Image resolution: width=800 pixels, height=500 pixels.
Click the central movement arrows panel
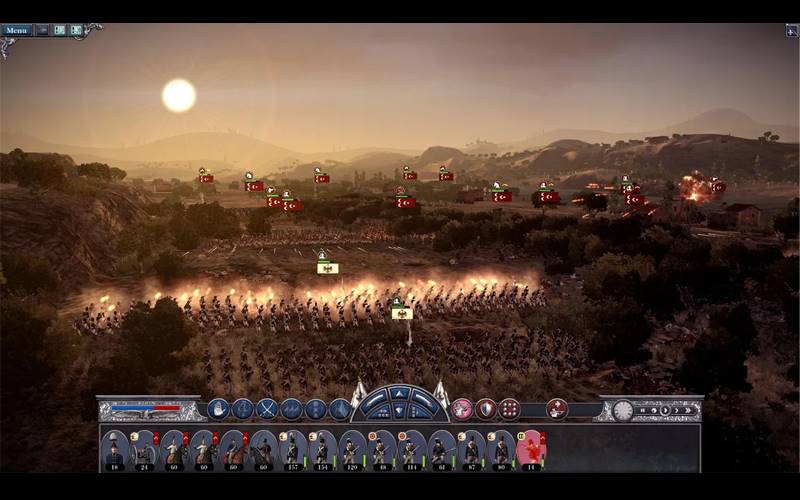(x=399, y=402)
